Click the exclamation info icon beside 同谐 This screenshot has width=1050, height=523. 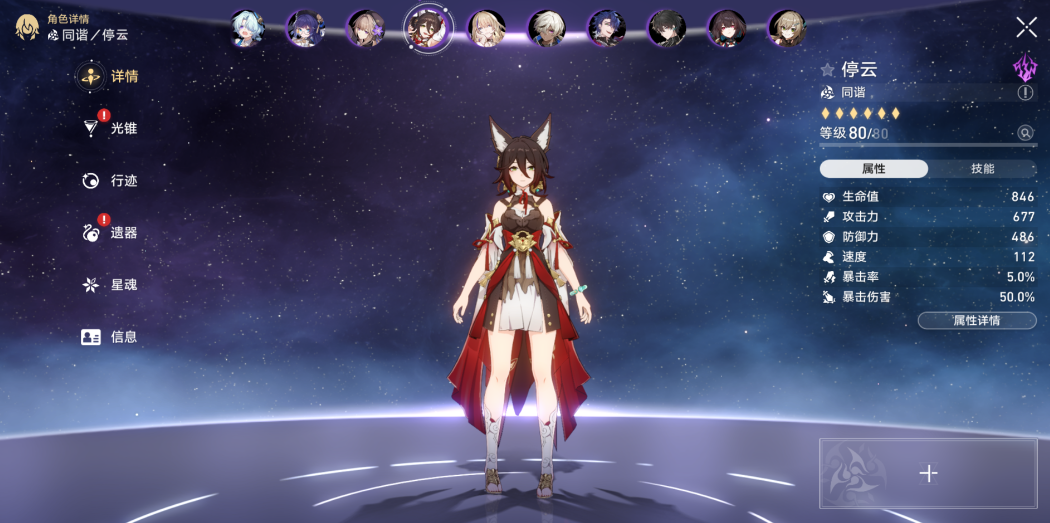1025,92
